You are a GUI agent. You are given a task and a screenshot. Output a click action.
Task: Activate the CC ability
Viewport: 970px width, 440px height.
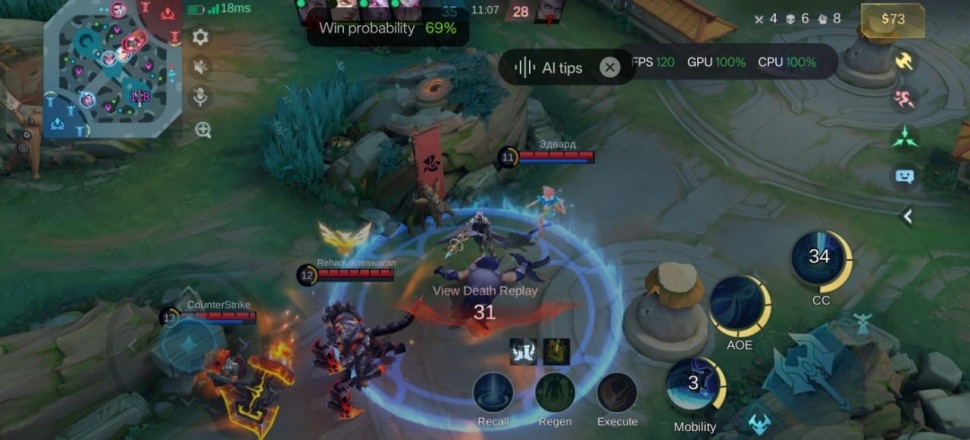click(x=820, y=259)
